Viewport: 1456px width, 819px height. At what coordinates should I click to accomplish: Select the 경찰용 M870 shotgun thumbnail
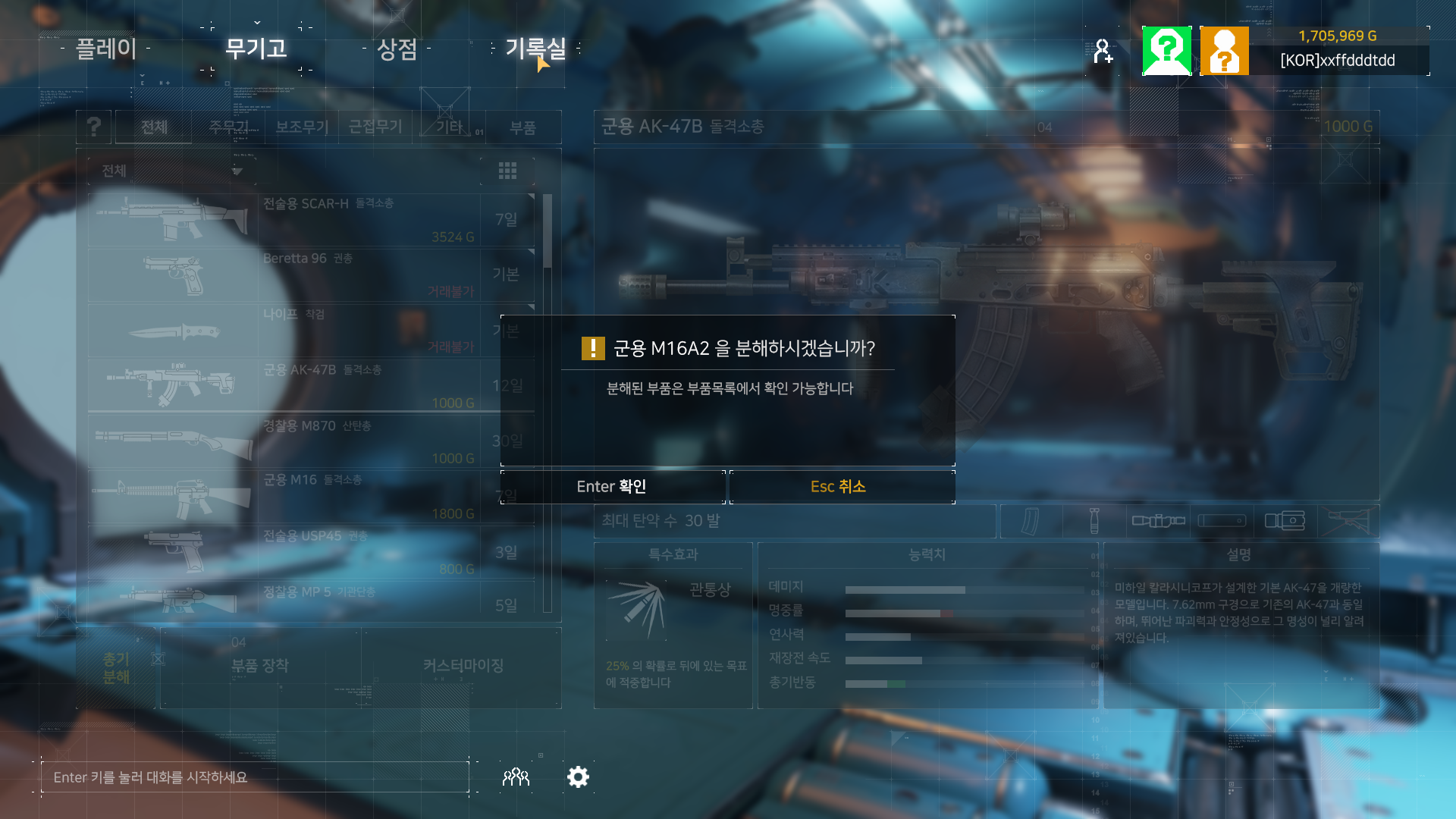pyautogui.click(x=173, y=440)
